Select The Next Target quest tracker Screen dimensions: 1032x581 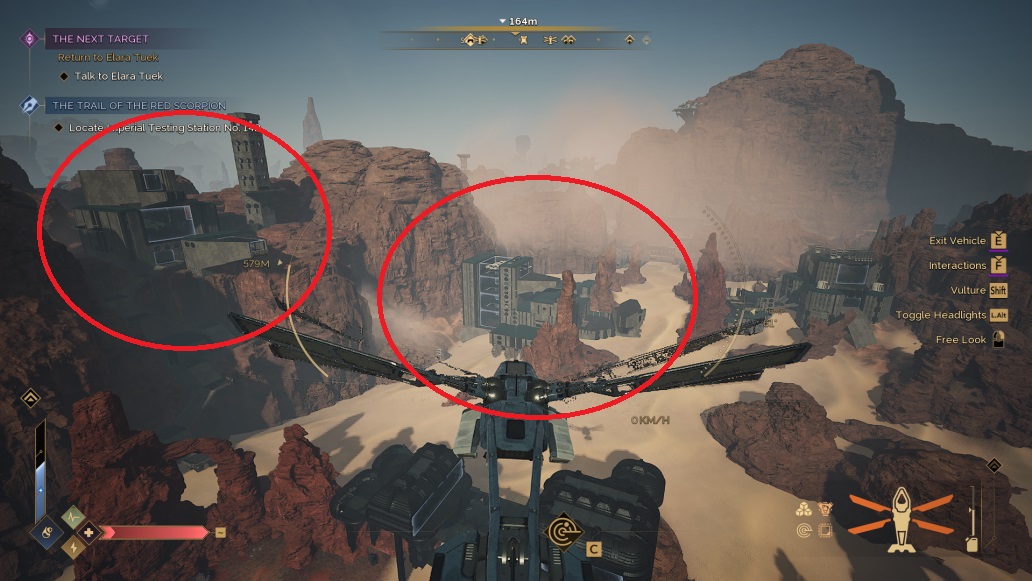click(100, 39)
